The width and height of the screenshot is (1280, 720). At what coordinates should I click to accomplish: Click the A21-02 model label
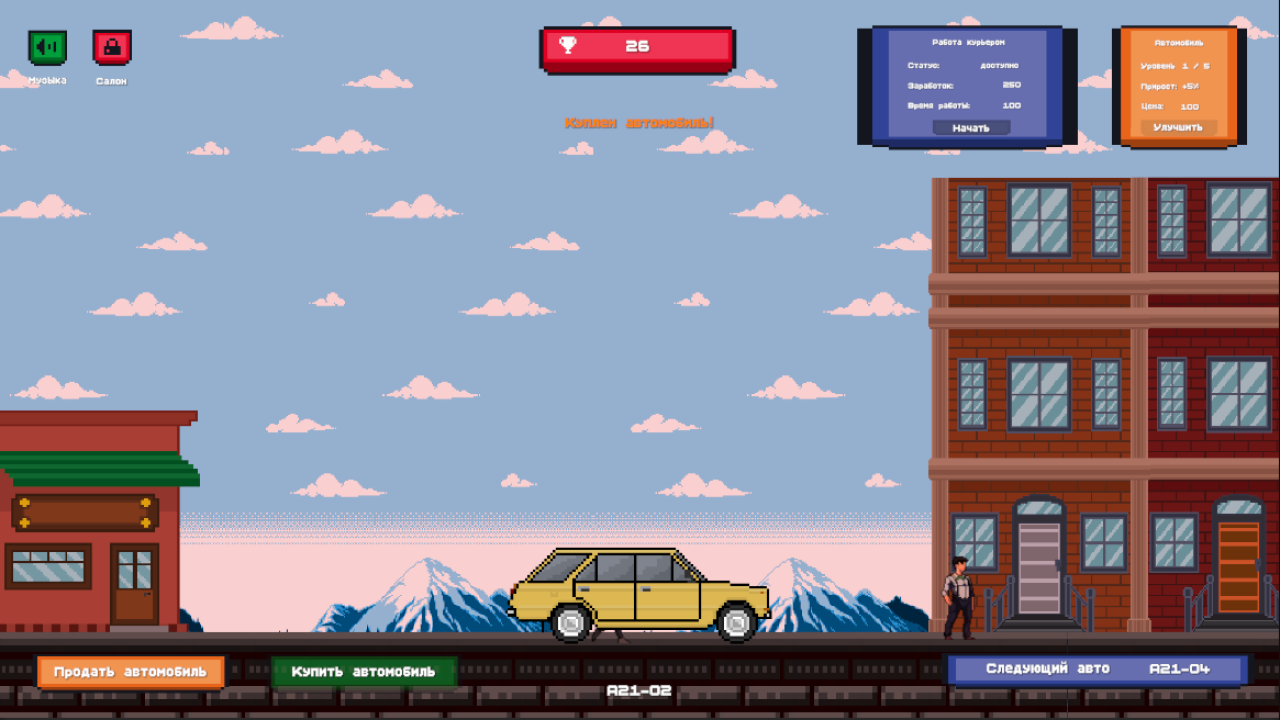point(639,690)
